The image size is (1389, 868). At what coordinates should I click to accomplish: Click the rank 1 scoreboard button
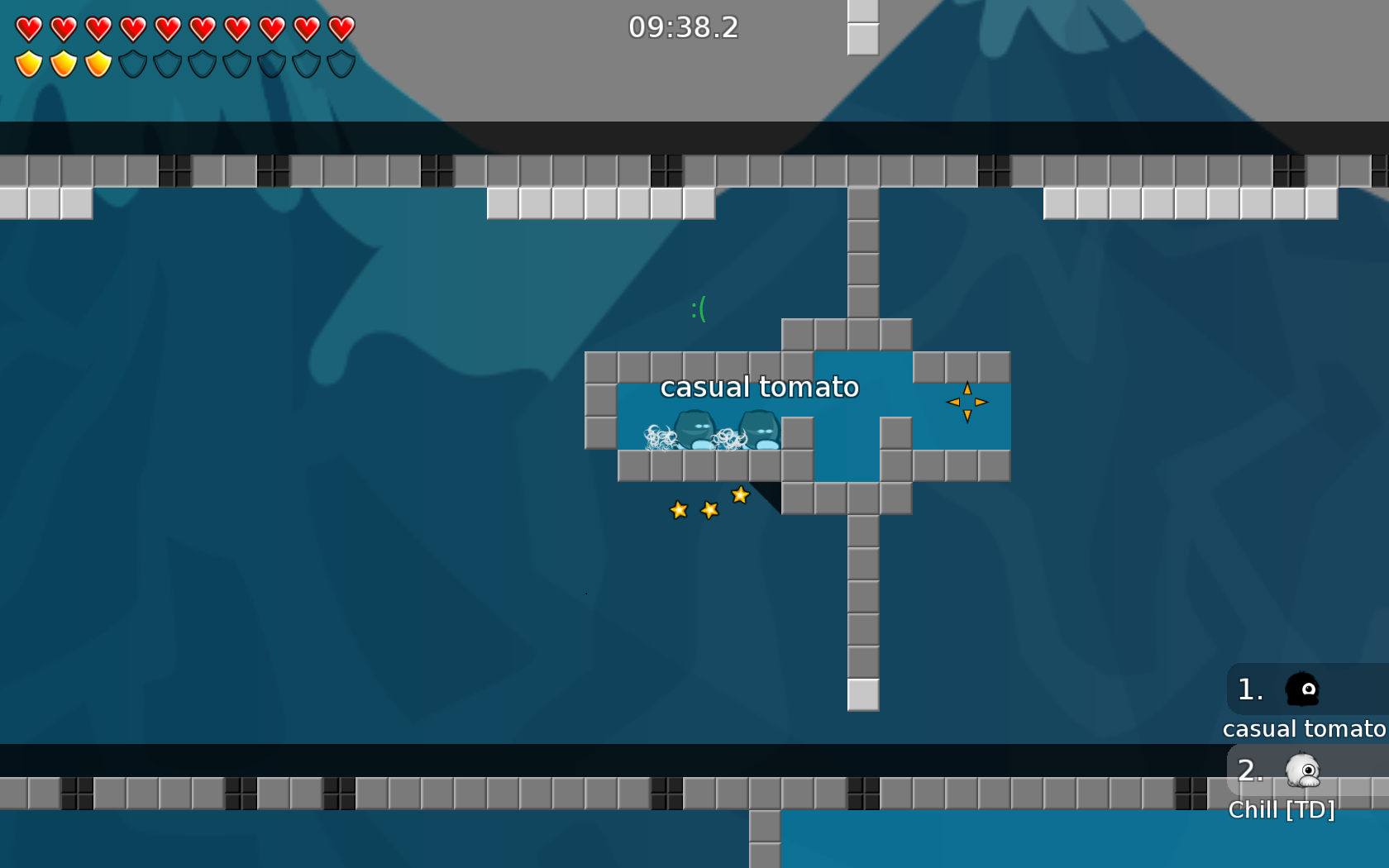click(x=1248, y=690)
